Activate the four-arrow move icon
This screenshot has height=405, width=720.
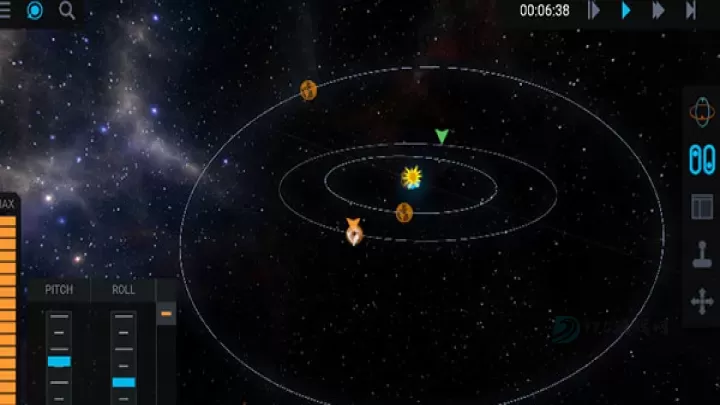coord(702,301)
